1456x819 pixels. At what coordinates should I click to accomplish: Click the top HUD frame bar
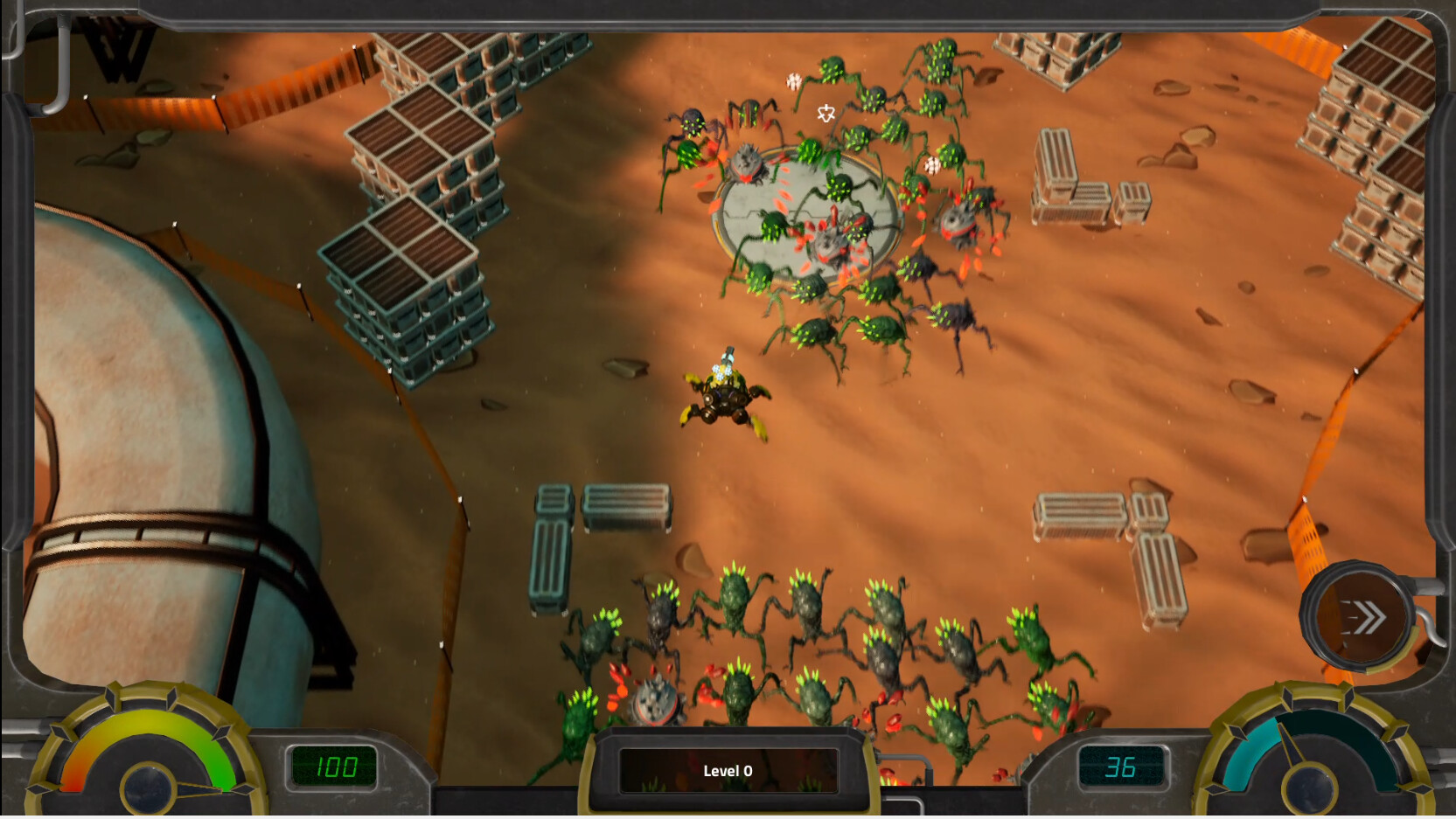pos(726,9)
